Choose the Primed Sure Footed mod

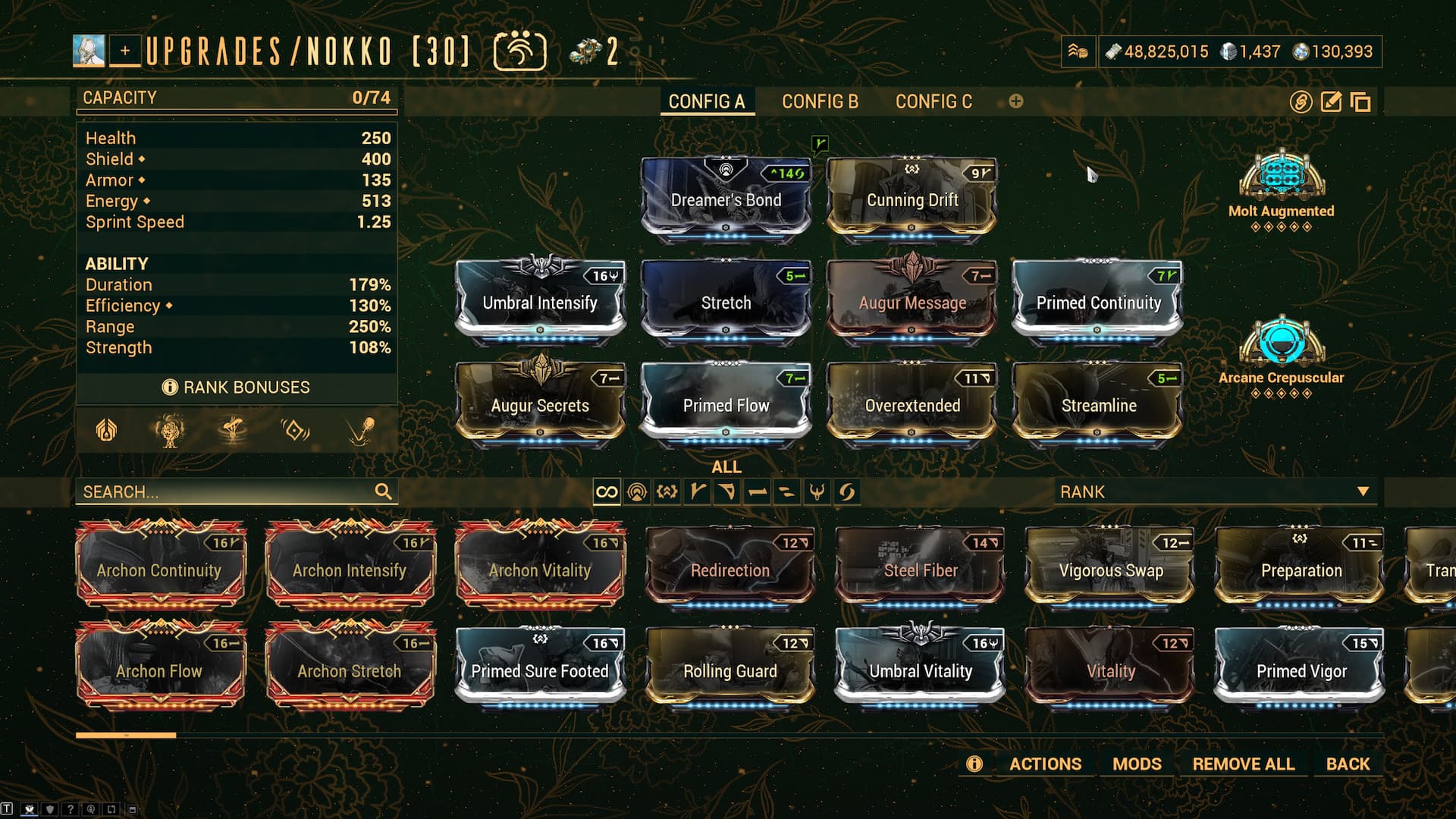click(x=540, y=670)
